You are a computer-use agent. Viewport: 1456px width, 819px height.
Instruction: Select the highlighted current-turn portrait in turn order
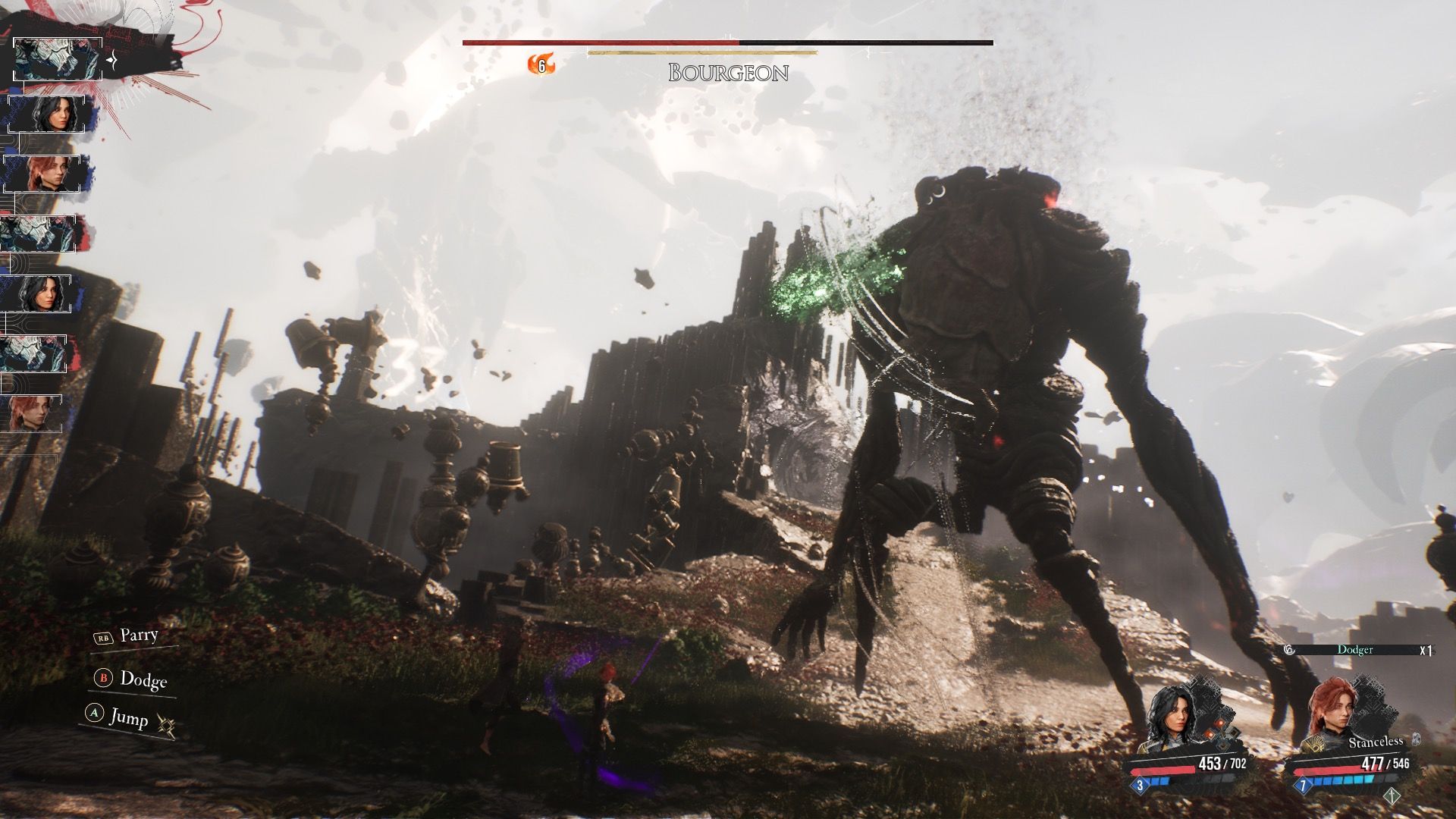57,58
